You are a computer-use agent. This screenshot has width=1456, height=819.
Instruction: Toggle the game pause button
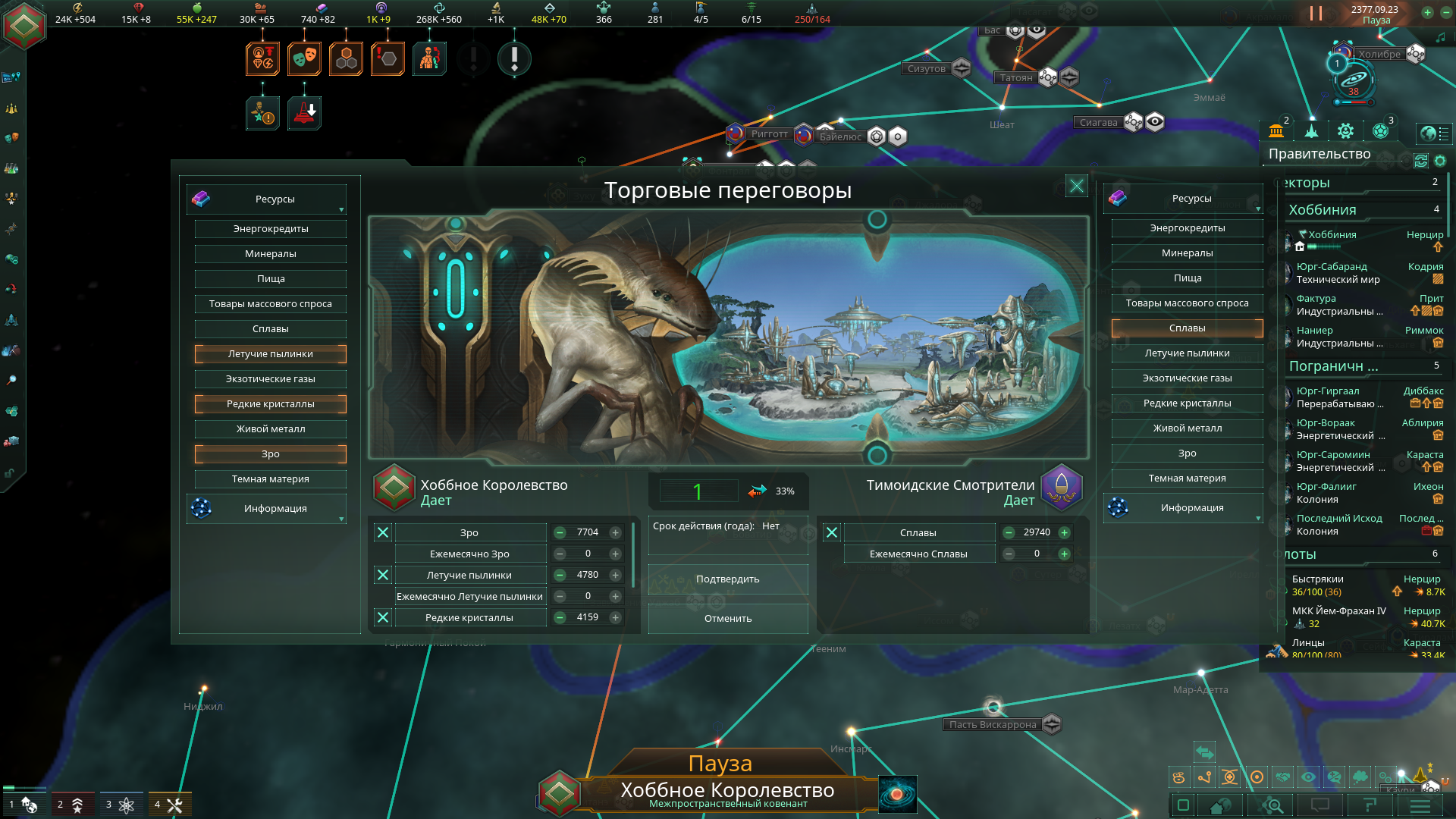pos(1316,14)
